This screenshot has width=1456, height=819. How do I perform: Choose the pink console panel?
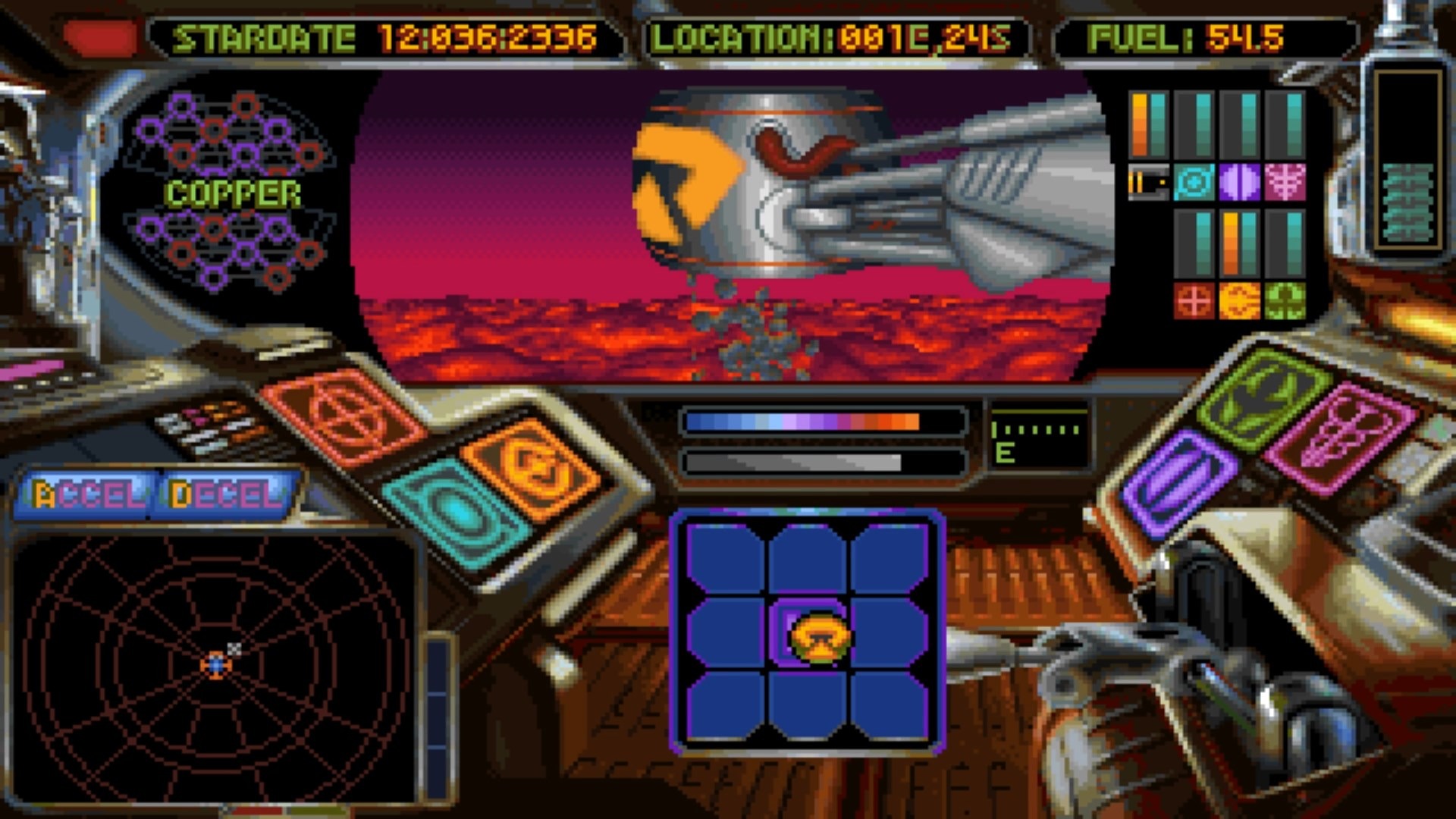(x=1340, y=438)
